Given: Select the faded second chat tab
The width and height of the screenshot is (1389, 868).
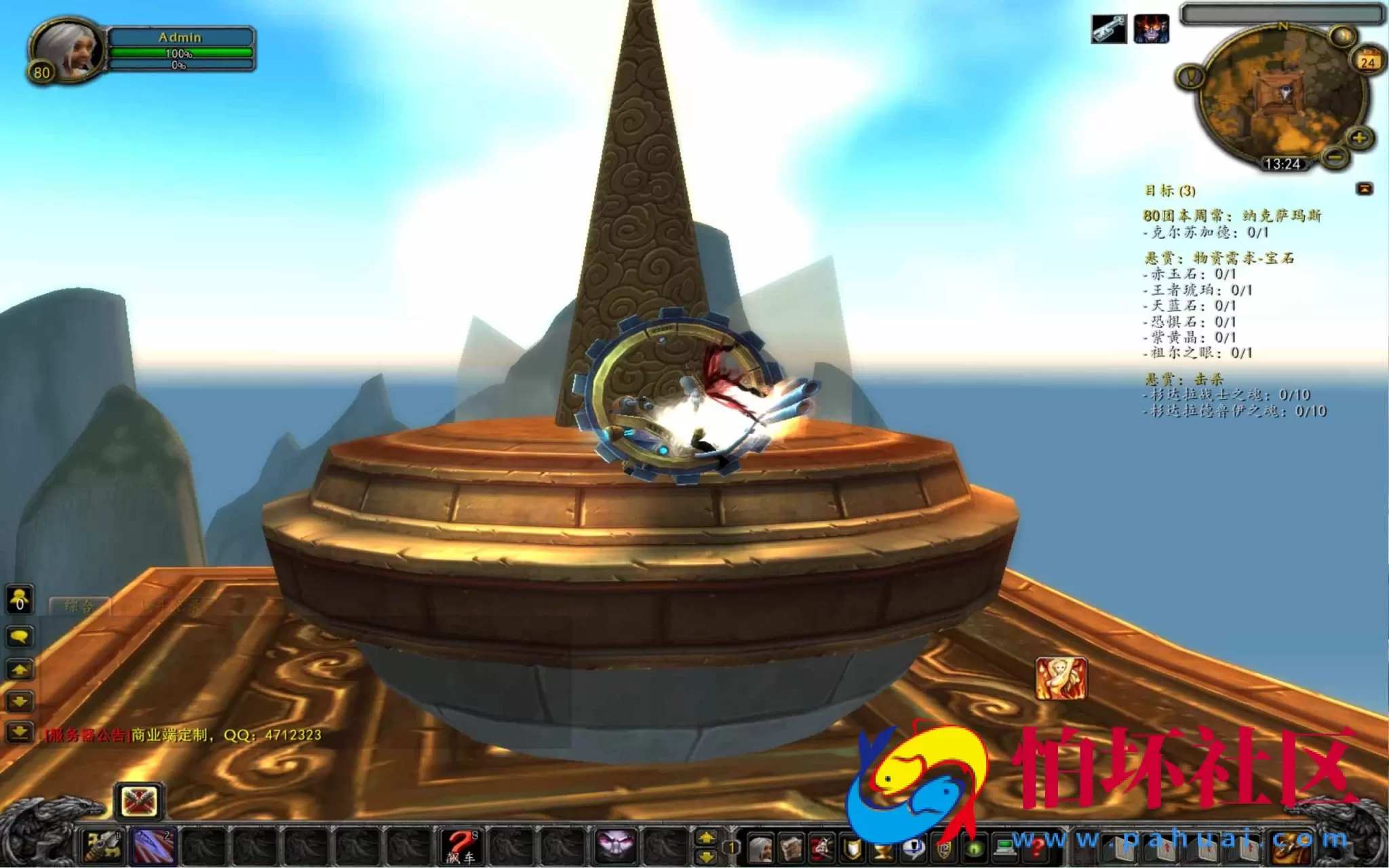Looking at the screenshot, I should (169, 606).
